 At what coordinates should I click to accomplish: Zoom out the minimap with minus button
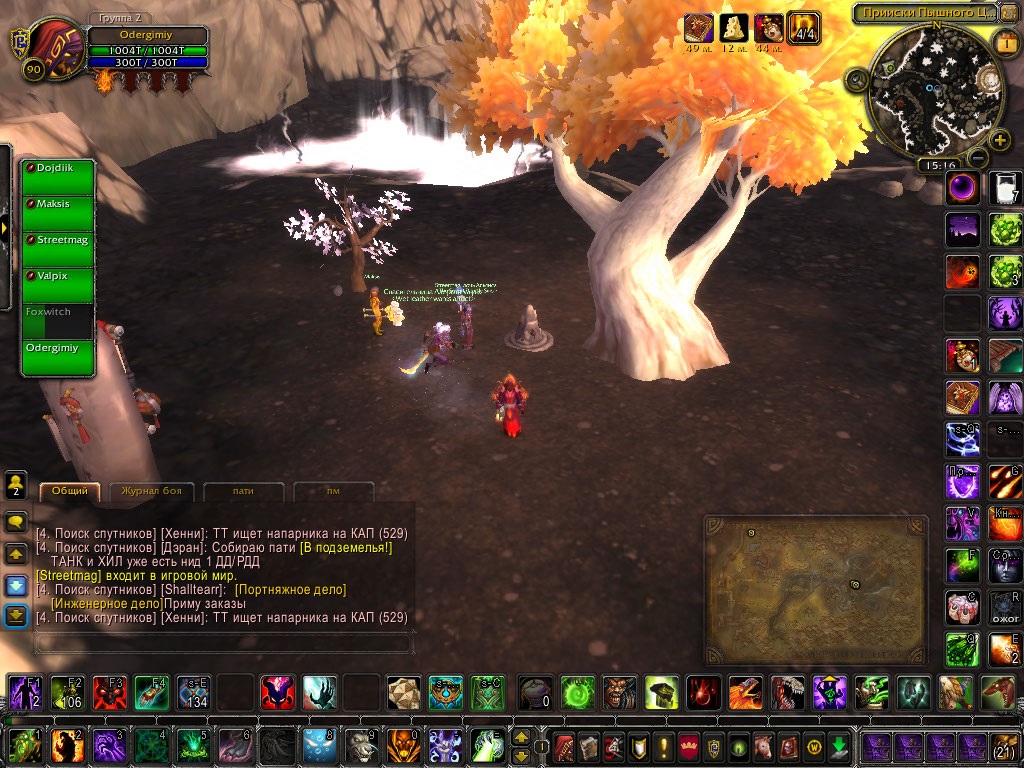click(978, 158)
